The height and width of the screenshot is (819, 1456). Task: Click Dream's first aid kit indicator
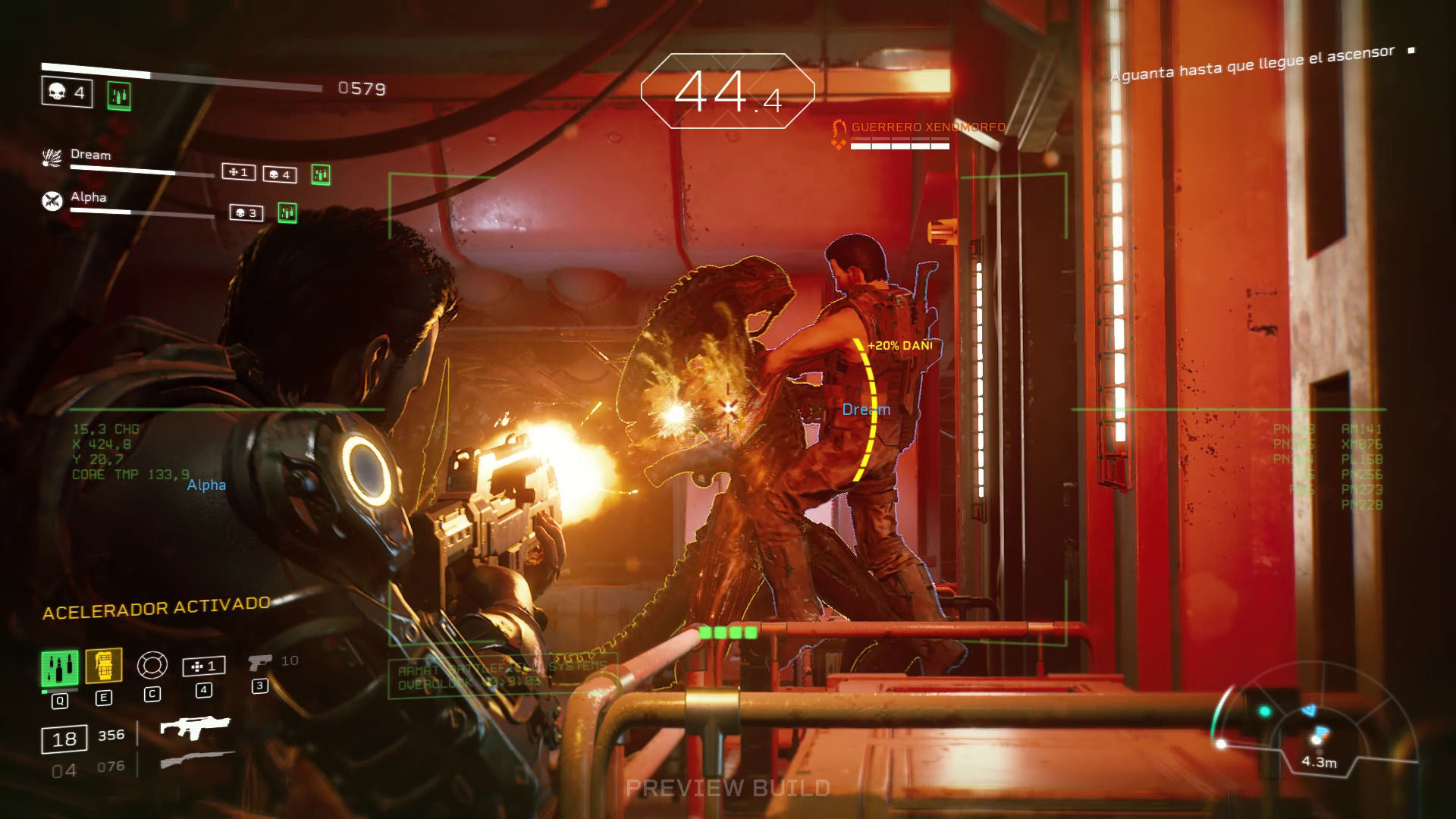click(238, 173)
